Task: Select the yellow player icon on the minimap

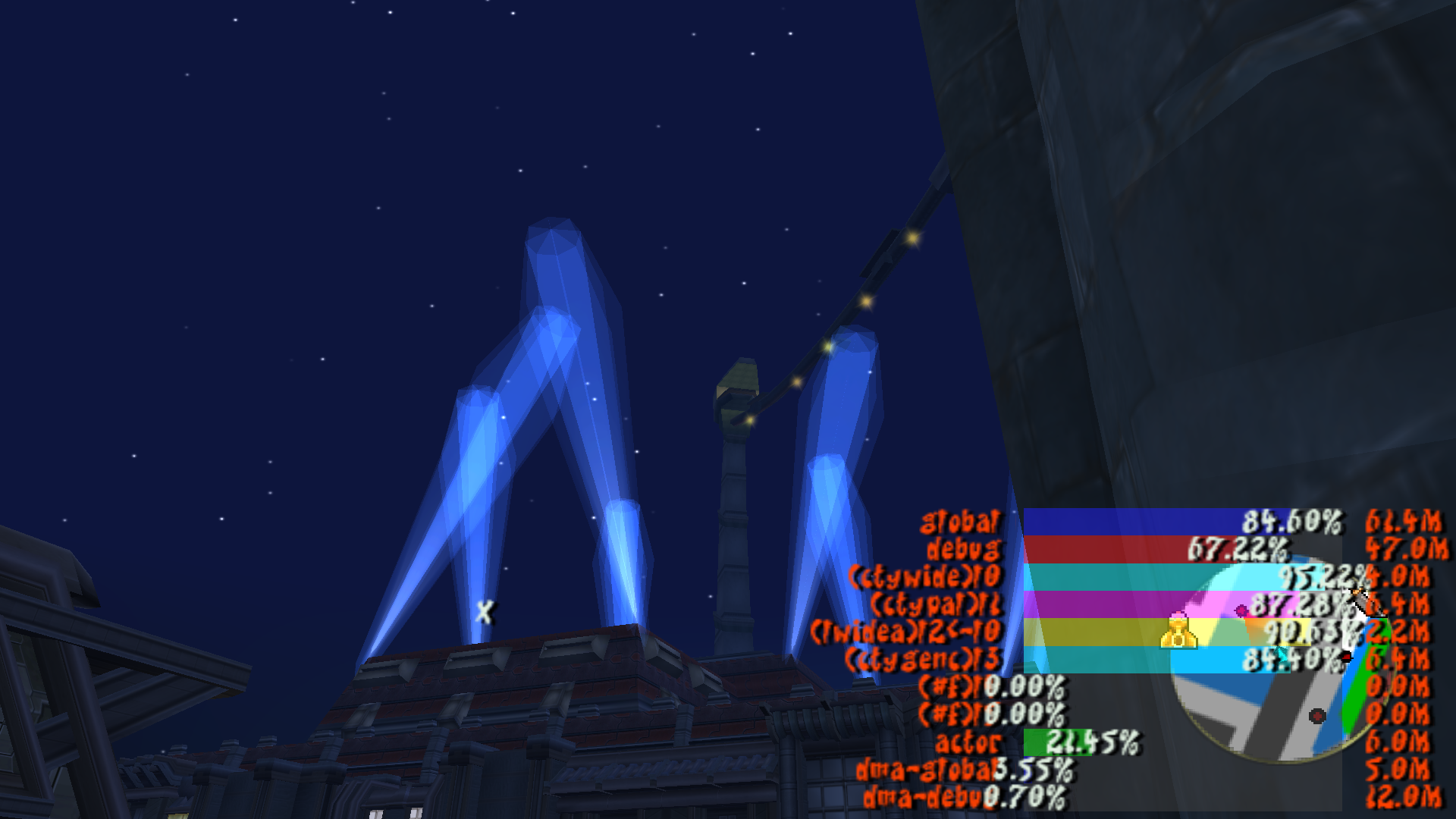Action: pos(1178,631)
